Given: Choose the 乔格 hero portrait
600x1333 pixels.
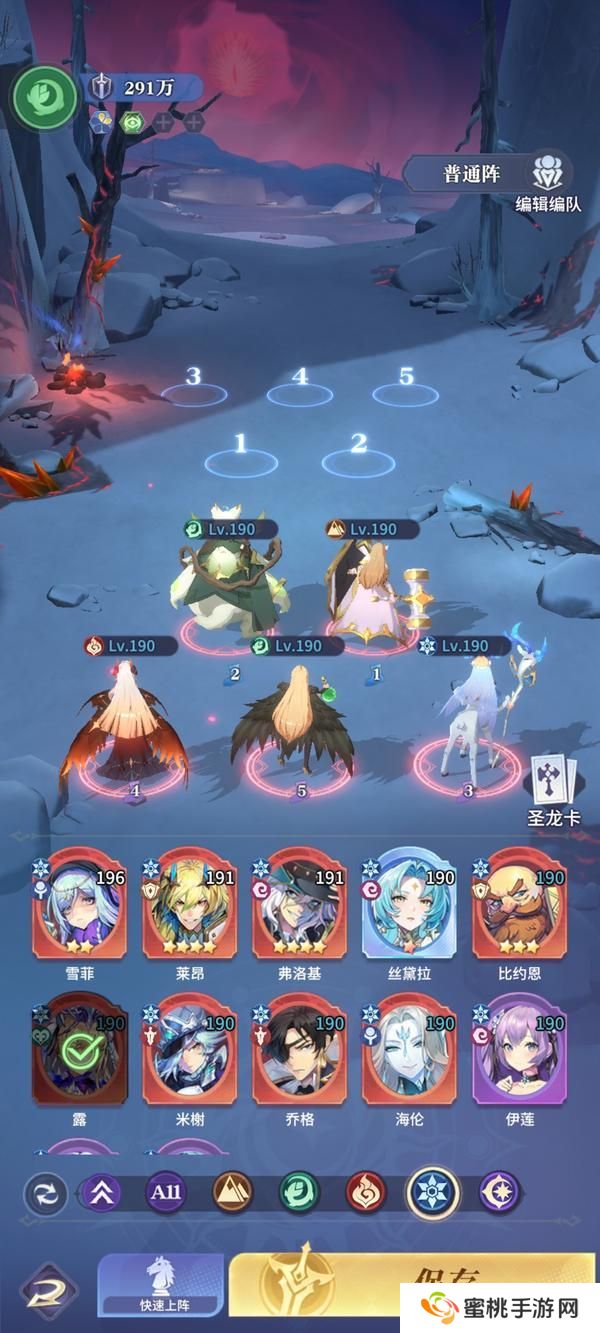Looking at the screenshot, I should click(299, 1050).
